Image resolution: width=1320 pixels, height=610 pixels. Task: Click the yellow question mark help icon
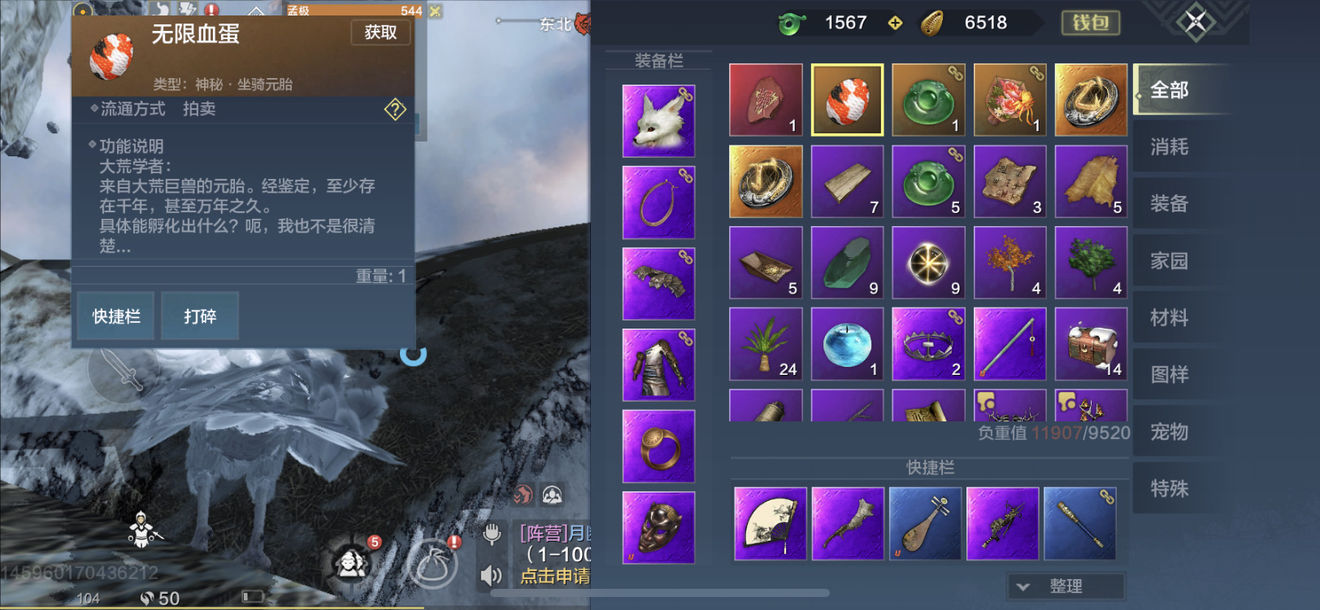pos(395,110)
